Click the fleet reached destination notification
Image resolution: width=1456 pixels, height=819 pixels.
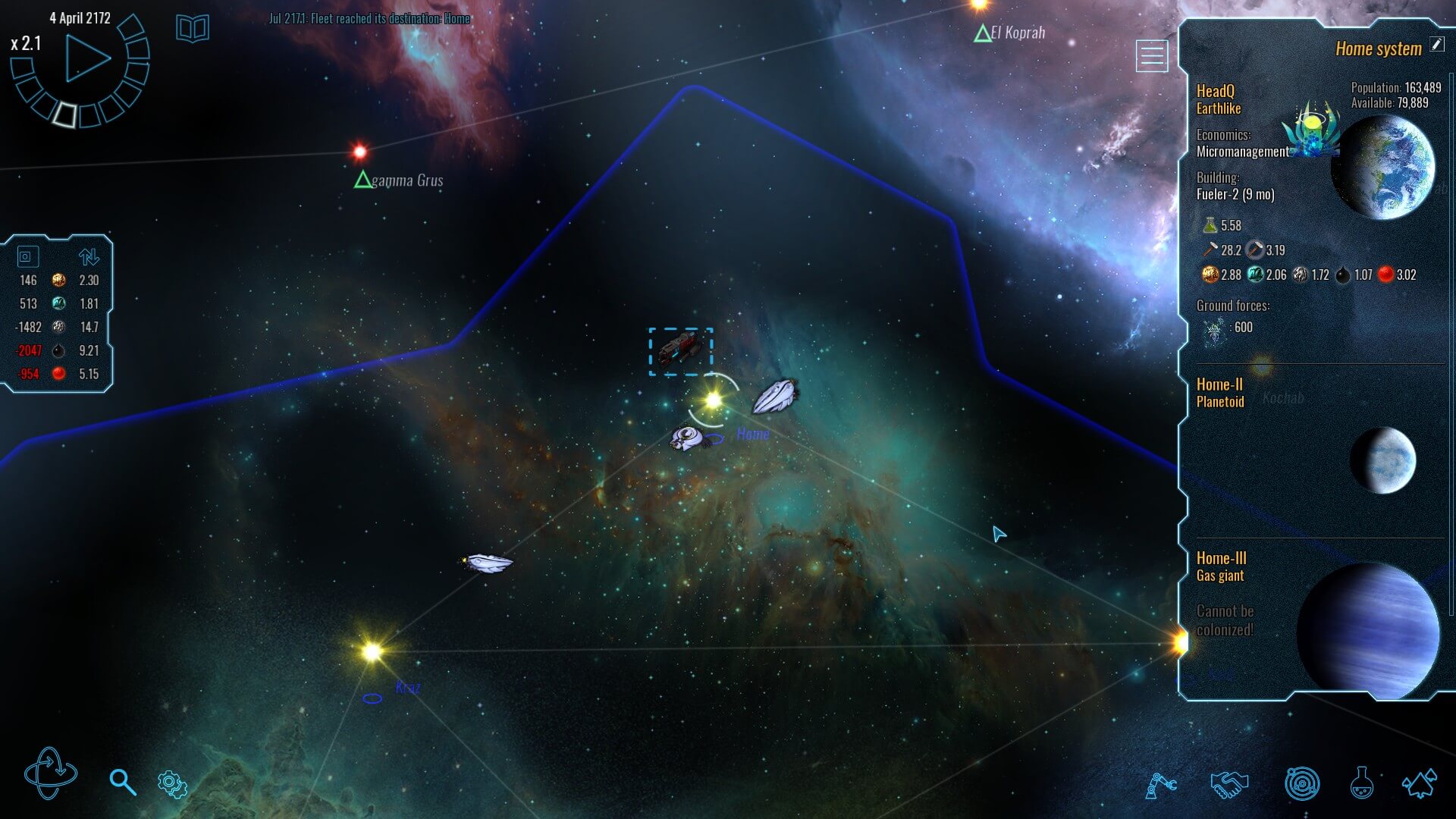coord(369,18)
